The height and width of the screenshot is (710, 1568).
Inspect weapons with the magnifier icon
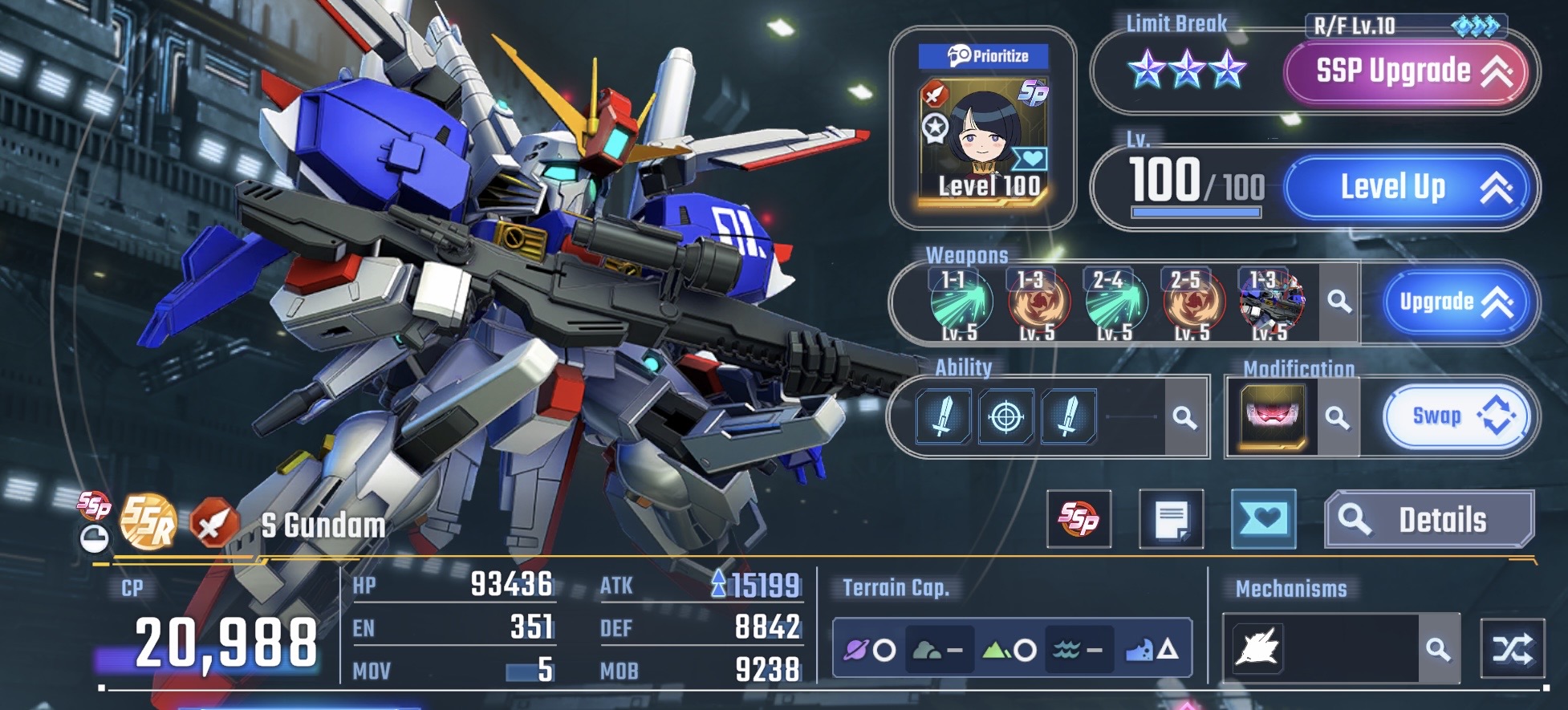click(1338, 302)
